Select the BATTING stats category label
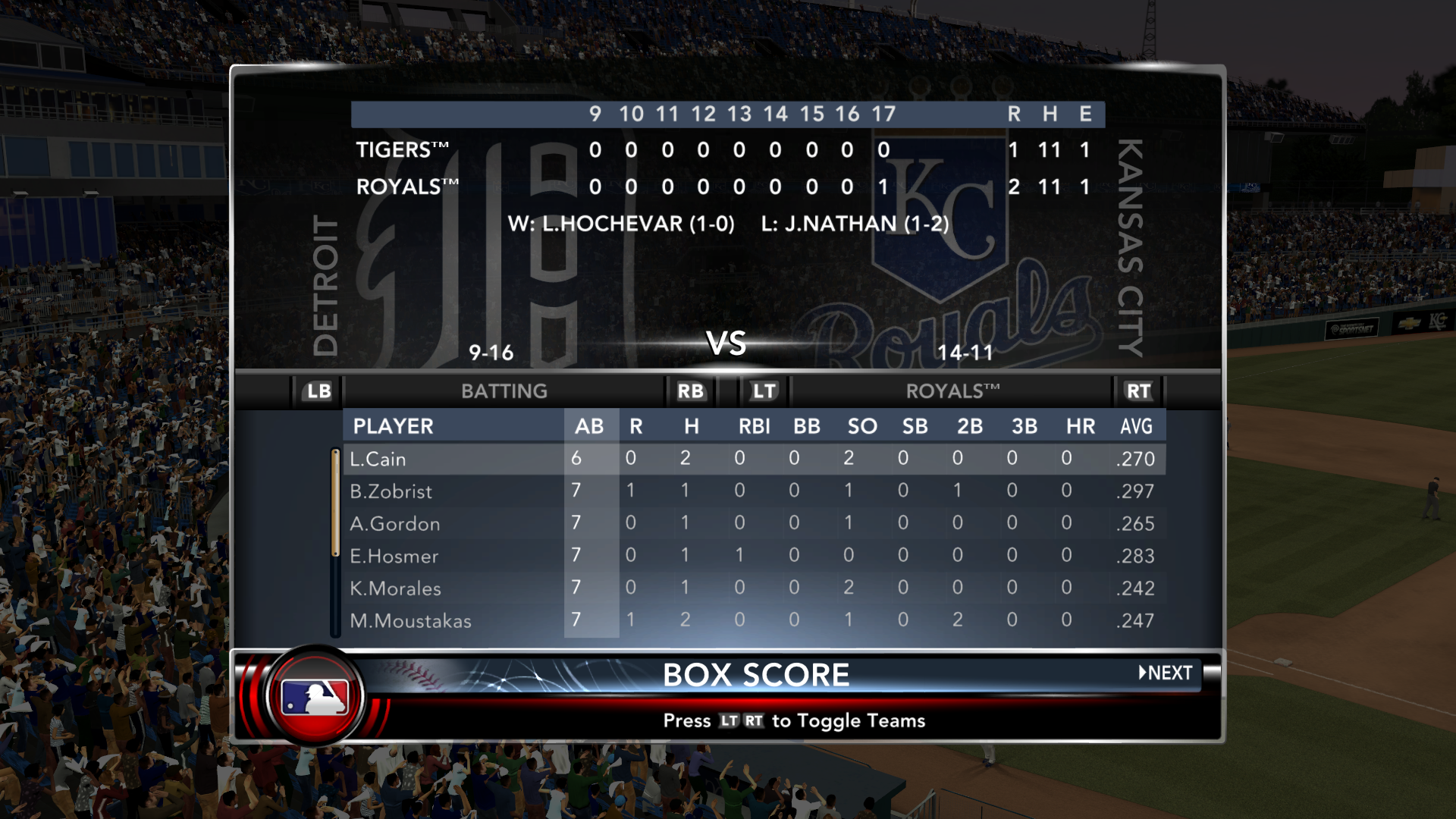The width and height of the screenshot is (1456, 819). pyautogui.click(x=504, y=391)
